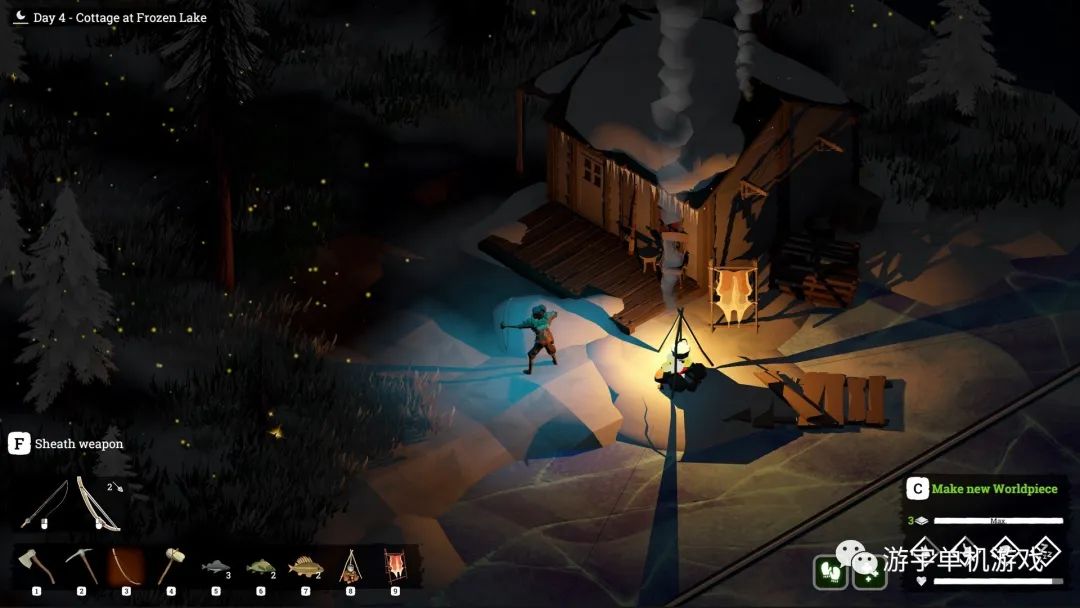This screenshot has width=1080, height=608.
Task: Select the stone hammer in hotbar slot 4
Action: click(x=171, y=567)
